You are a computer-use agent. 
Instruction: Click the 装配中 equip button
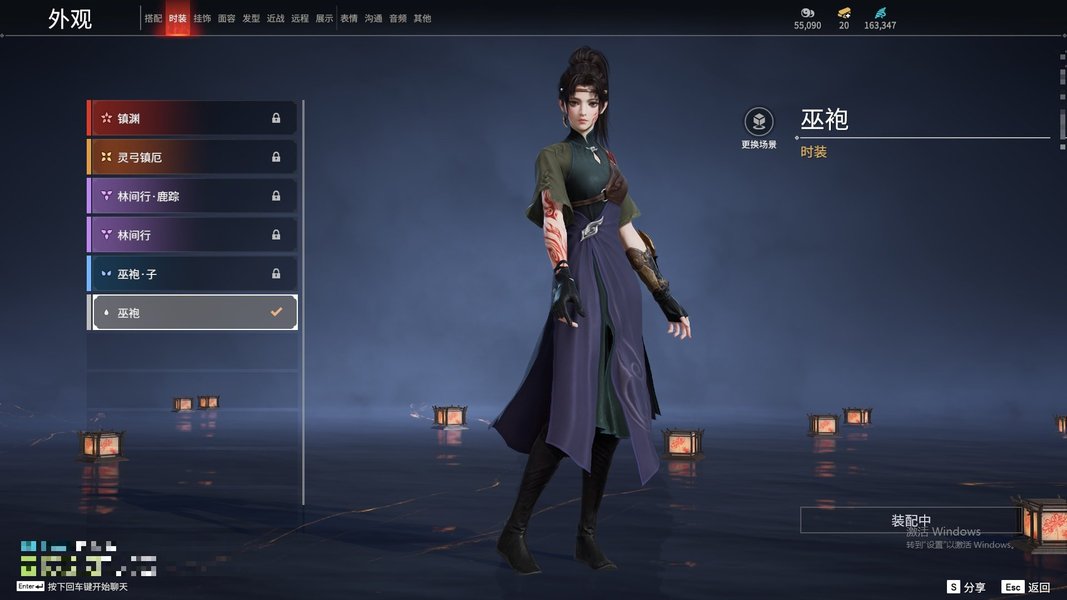point(910,521)
